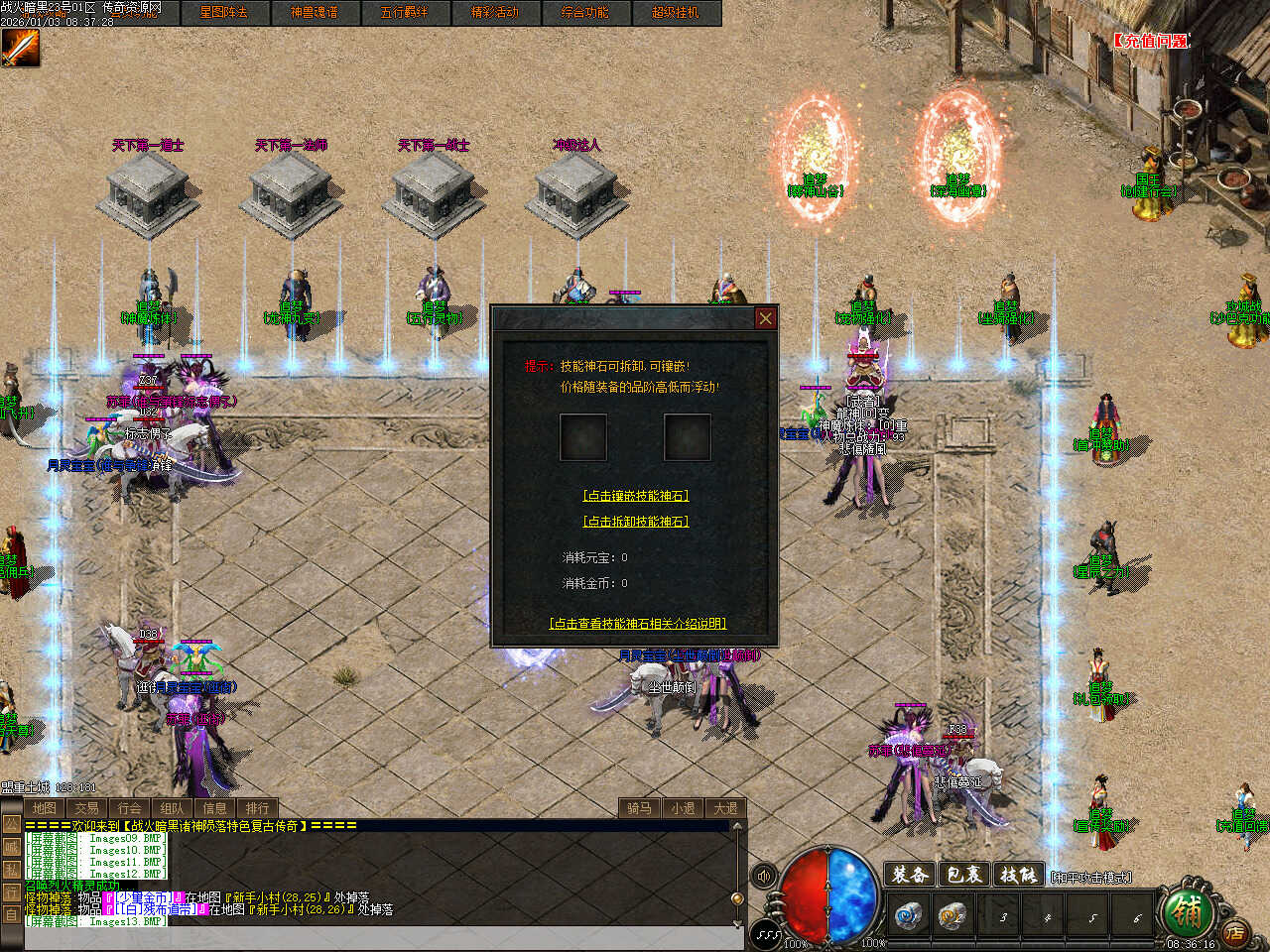Open the 星图阵法 top menu

click(223, 13)
